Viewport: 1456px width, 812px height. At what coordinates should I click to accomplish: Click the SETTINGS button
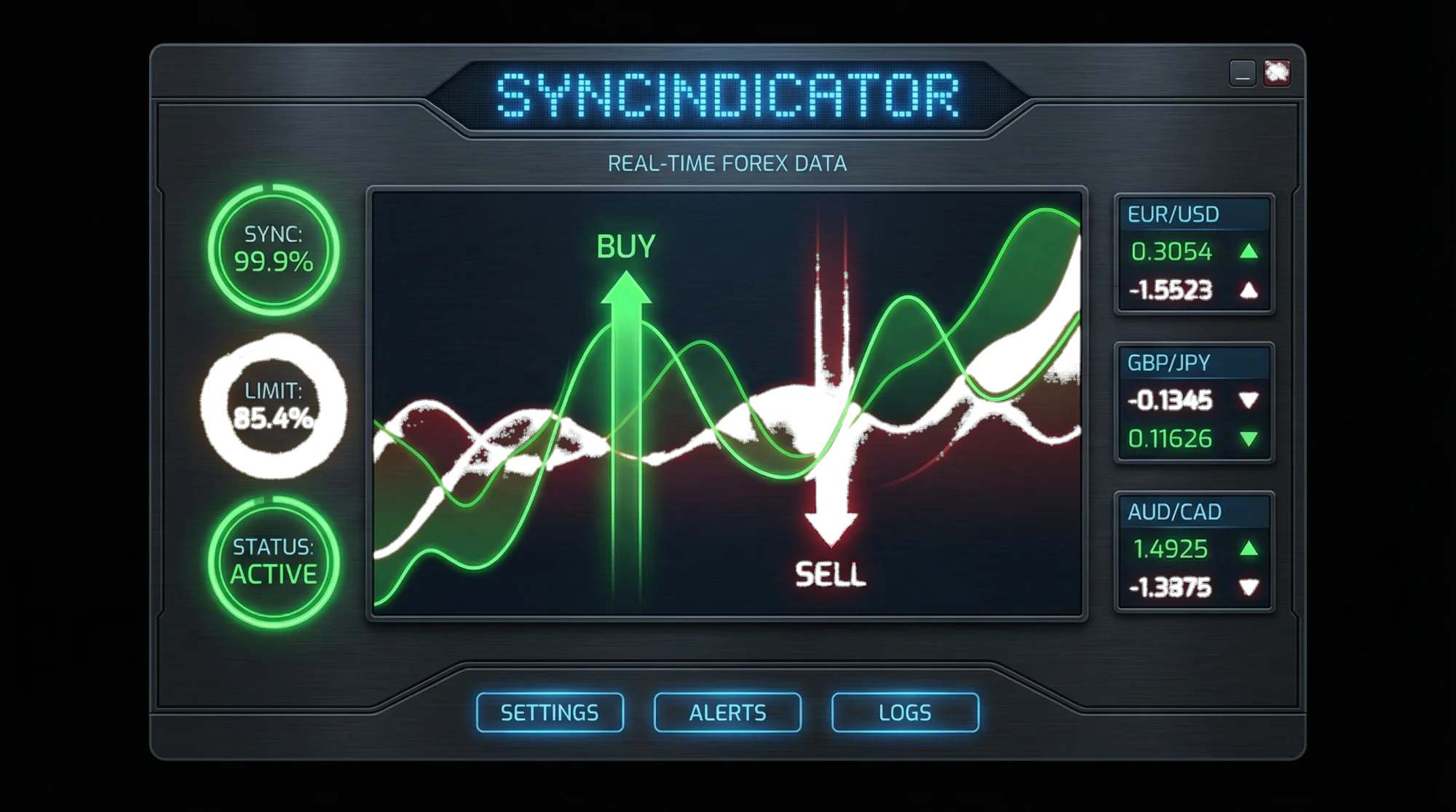coord(550,712)
